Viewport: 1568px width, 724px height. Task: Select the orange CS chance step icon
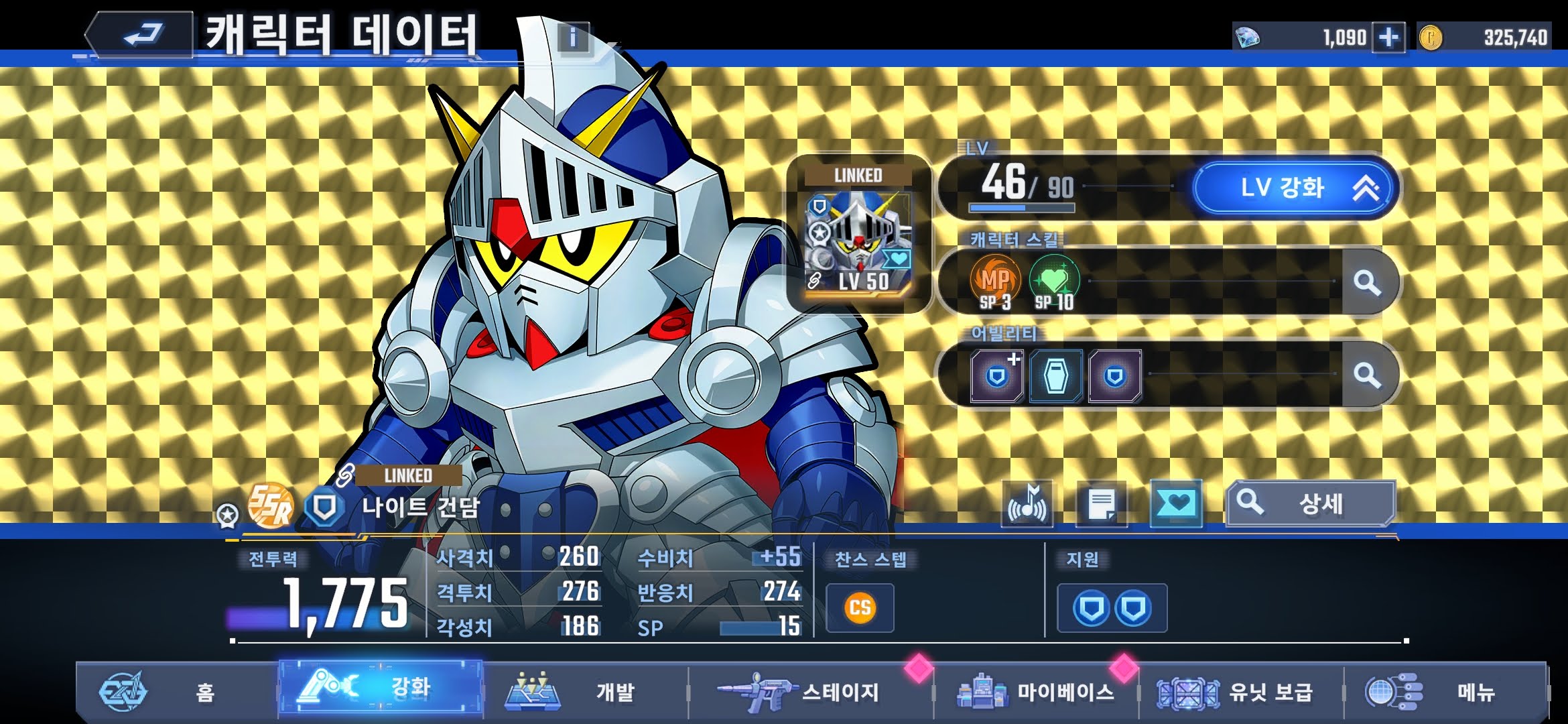pos(860,608)
